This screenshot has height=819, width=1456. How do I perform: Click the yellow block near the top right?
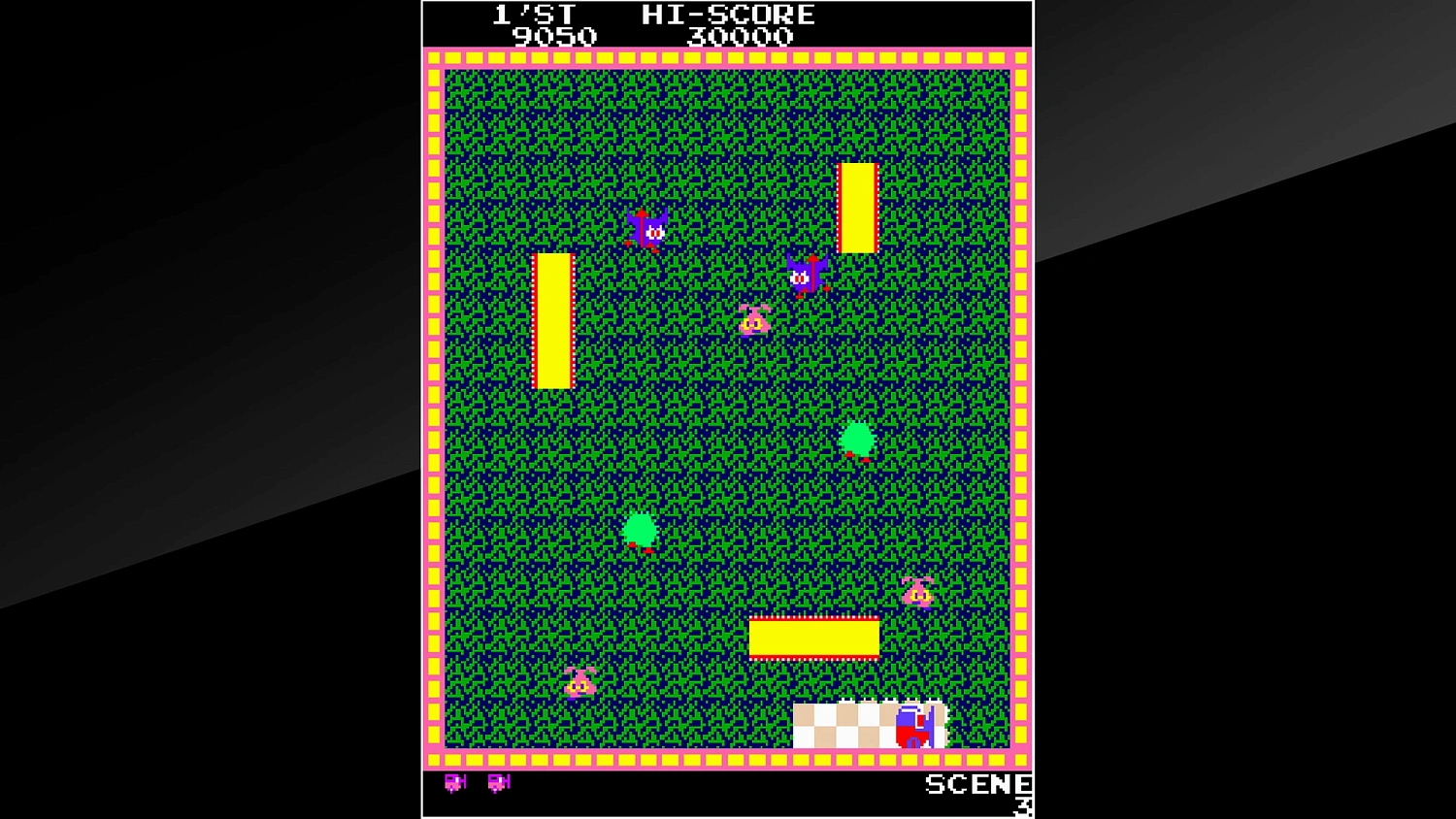pos(858,207)
